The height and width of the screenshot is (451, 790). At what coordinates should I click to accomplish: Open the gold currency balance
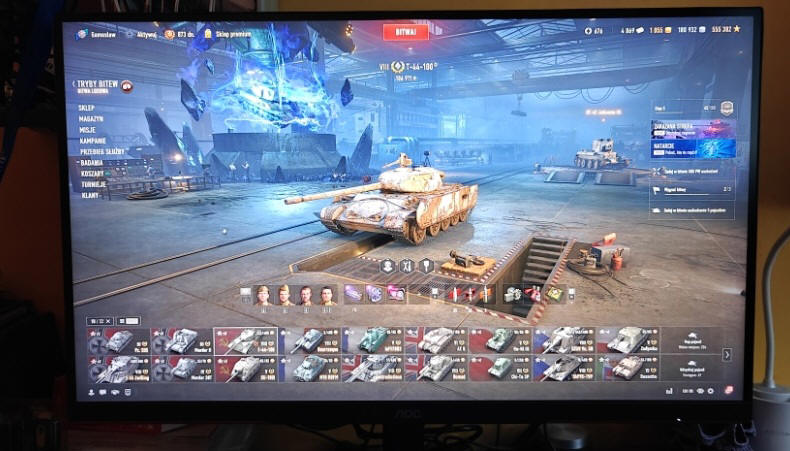click(659, 30)
